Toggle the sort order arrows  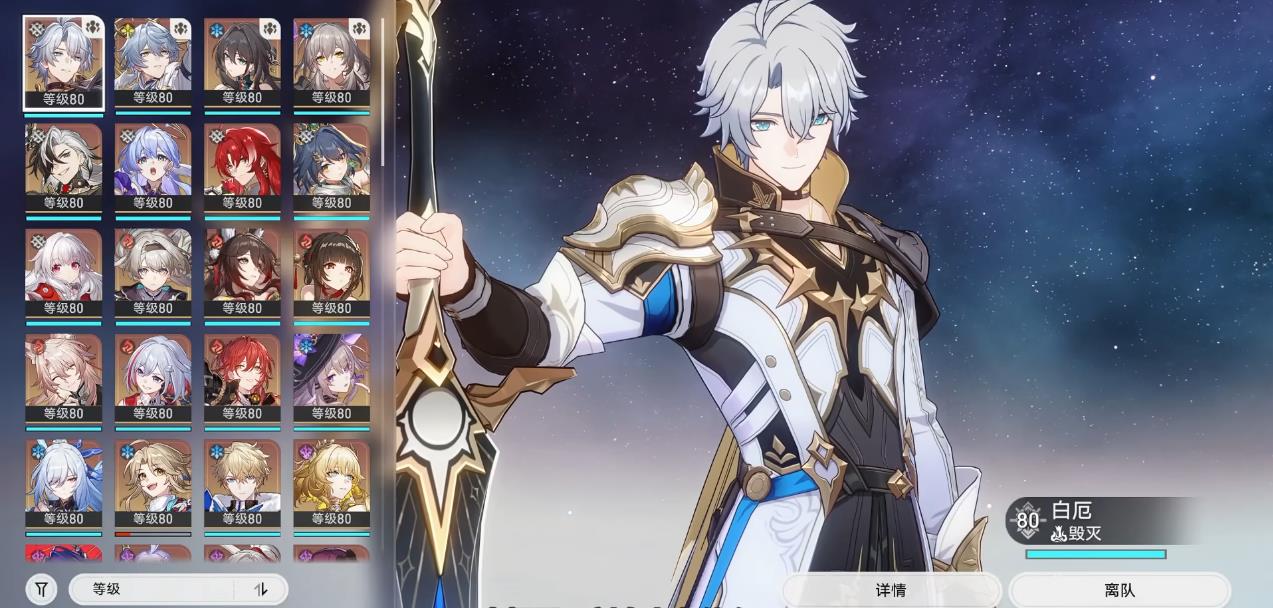point(262,589)
